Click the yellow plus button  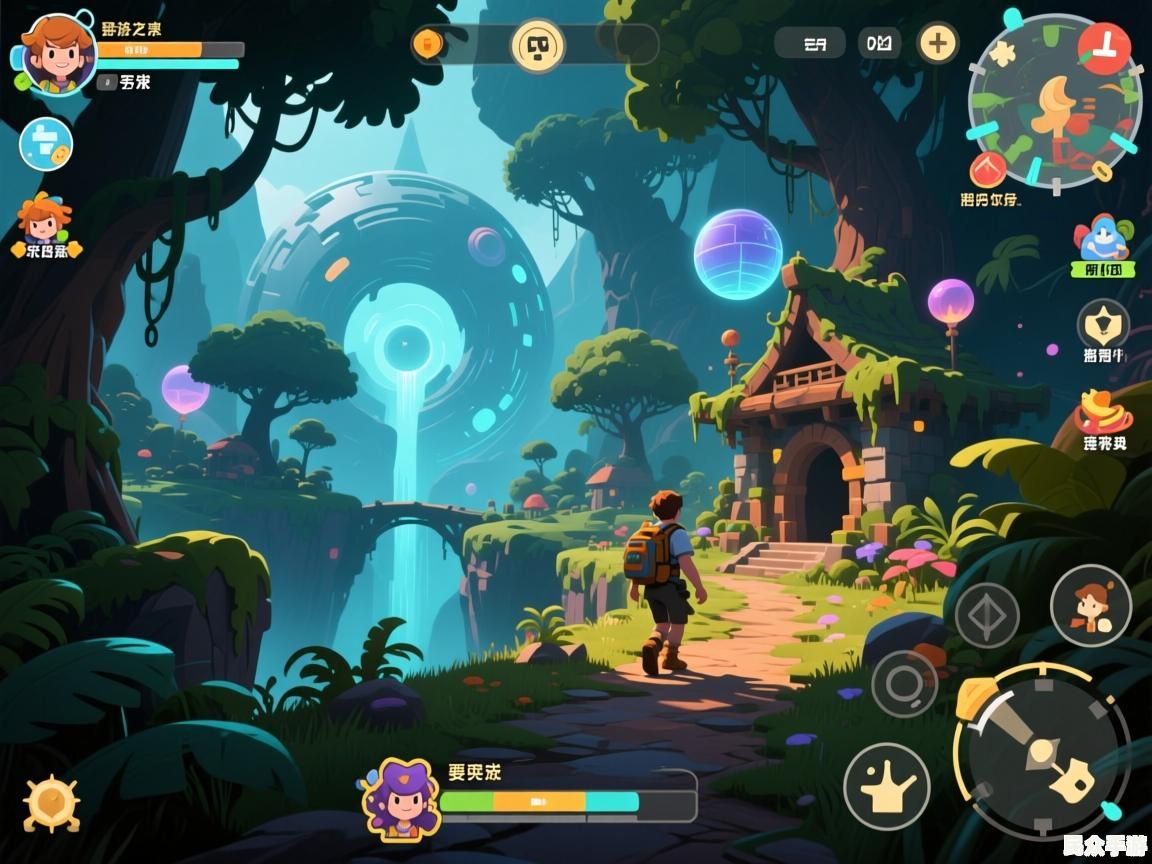point(938,43)
